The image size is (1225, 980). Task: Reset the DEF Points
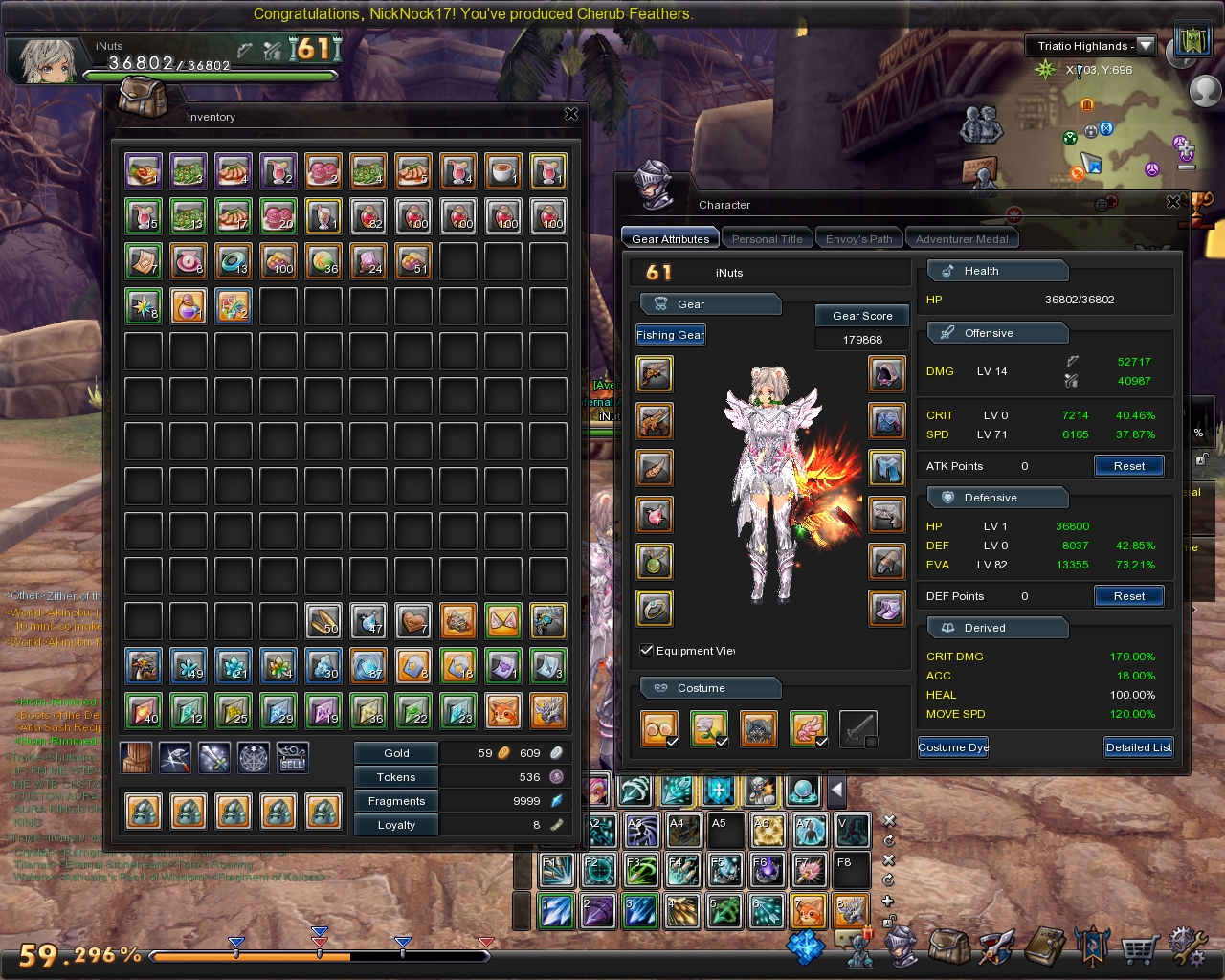coord(1128,596)
